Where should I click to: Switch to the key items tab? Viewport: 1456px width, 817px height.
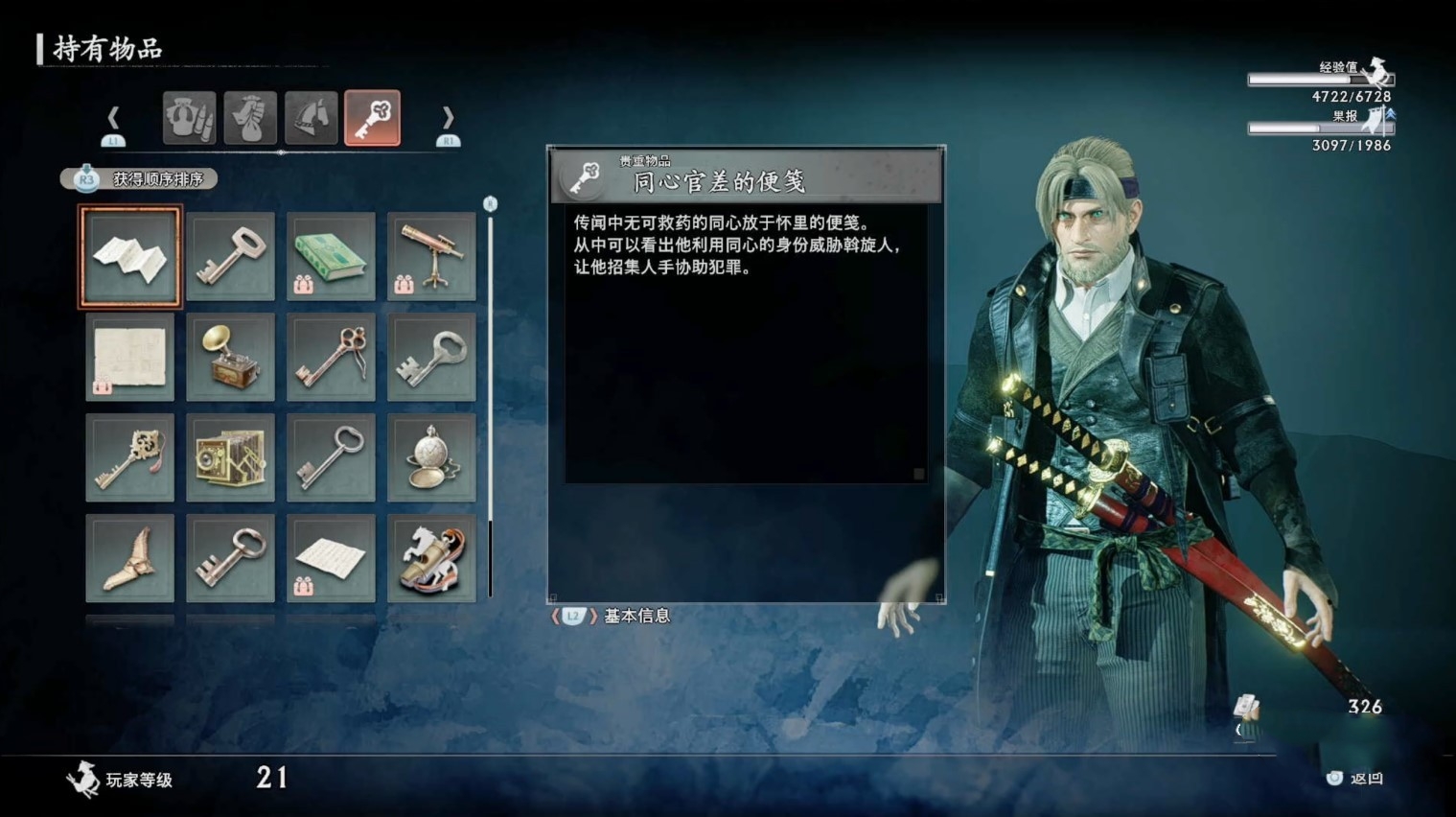(372, 118)
